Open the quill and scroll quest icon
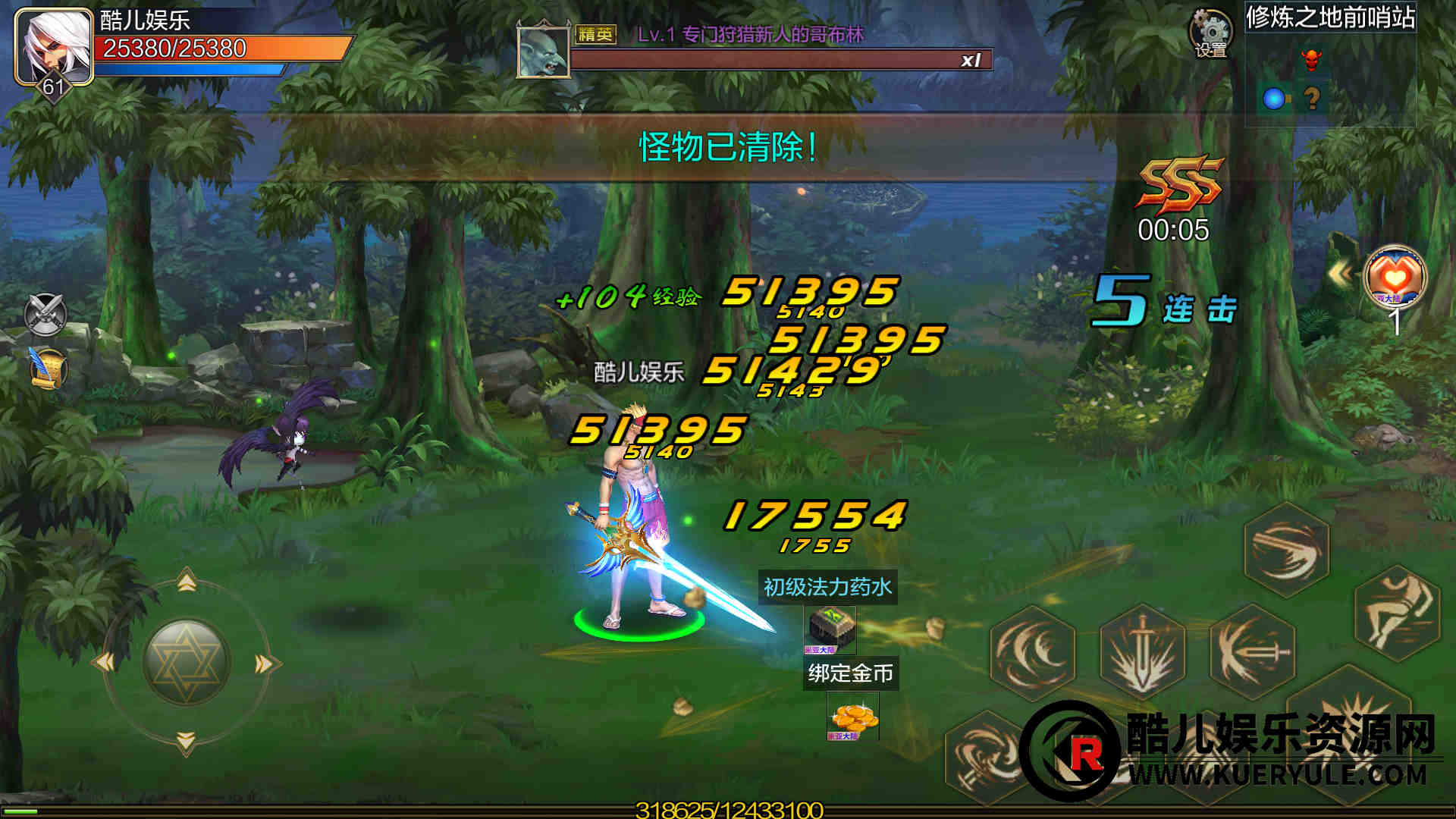 pos(47,369)
